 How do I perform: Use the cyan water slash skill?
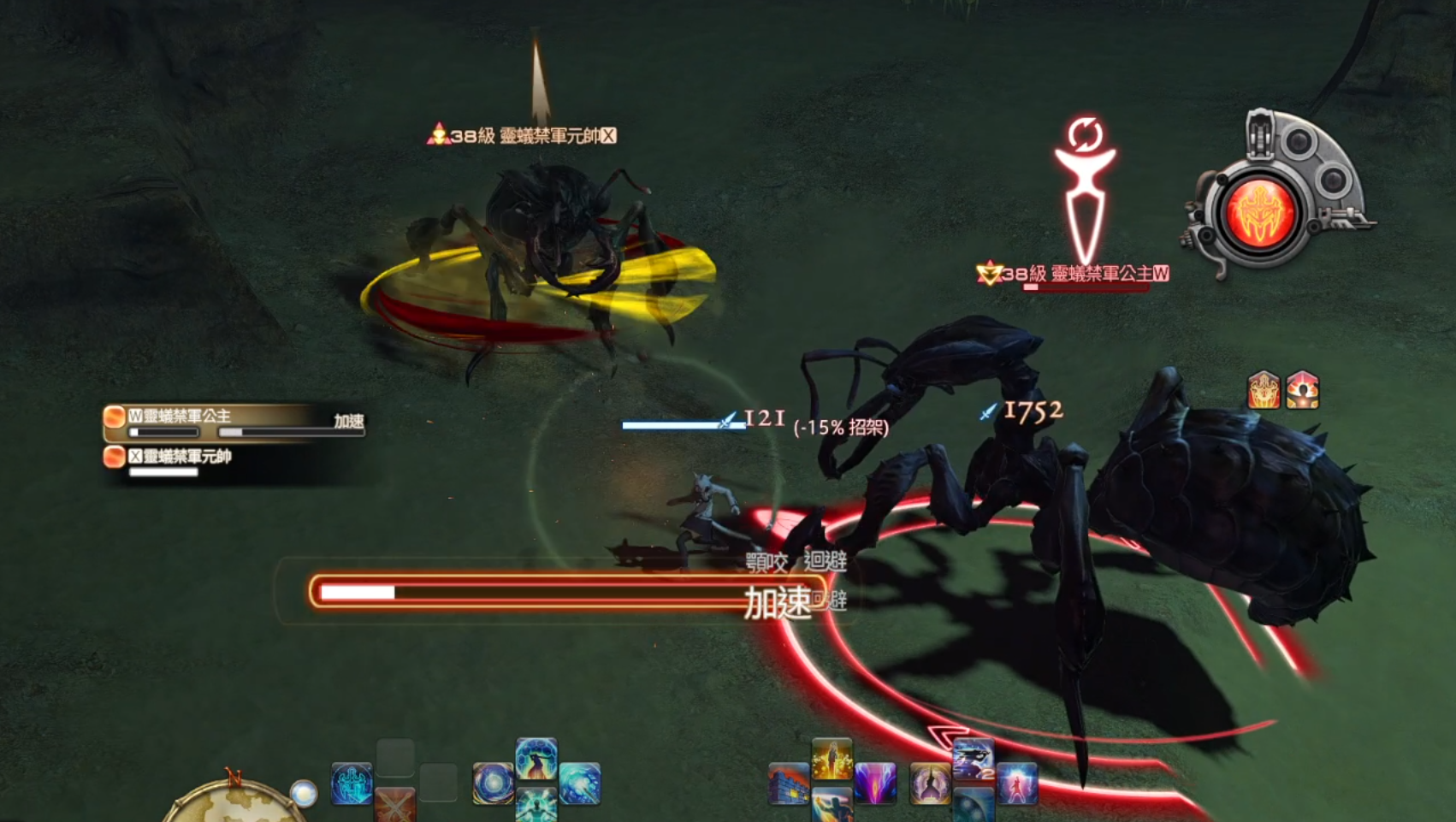580,784
